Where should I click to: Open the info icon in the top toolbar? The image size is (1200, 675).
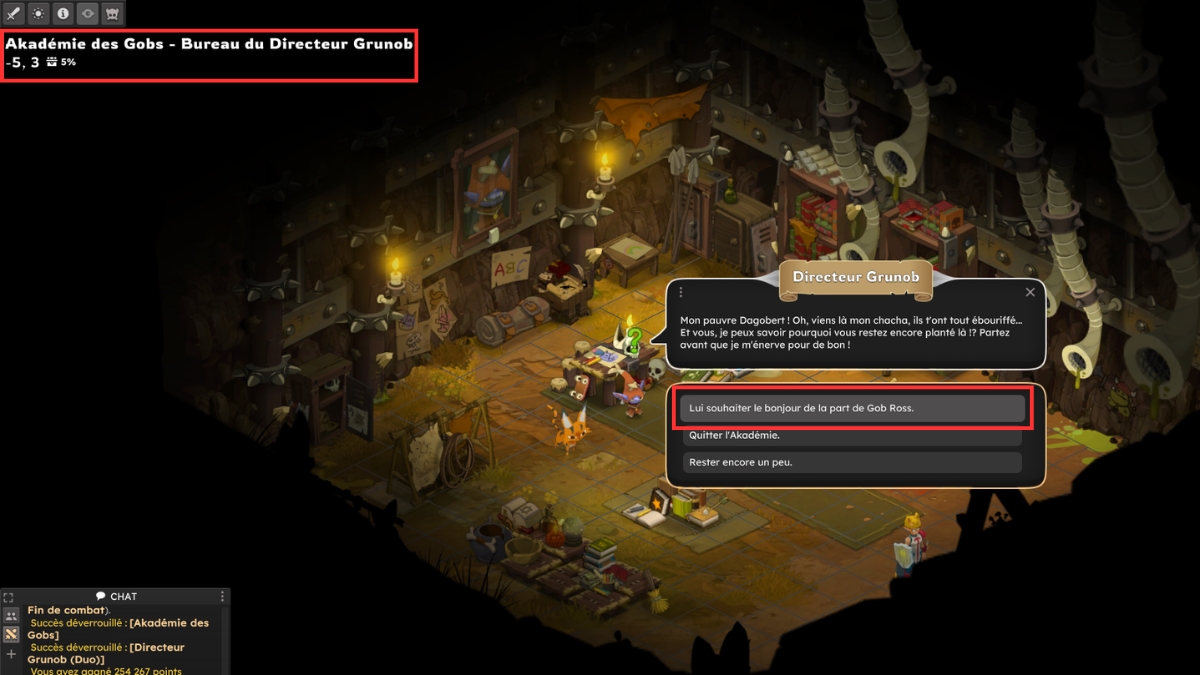tap(63, 14)
